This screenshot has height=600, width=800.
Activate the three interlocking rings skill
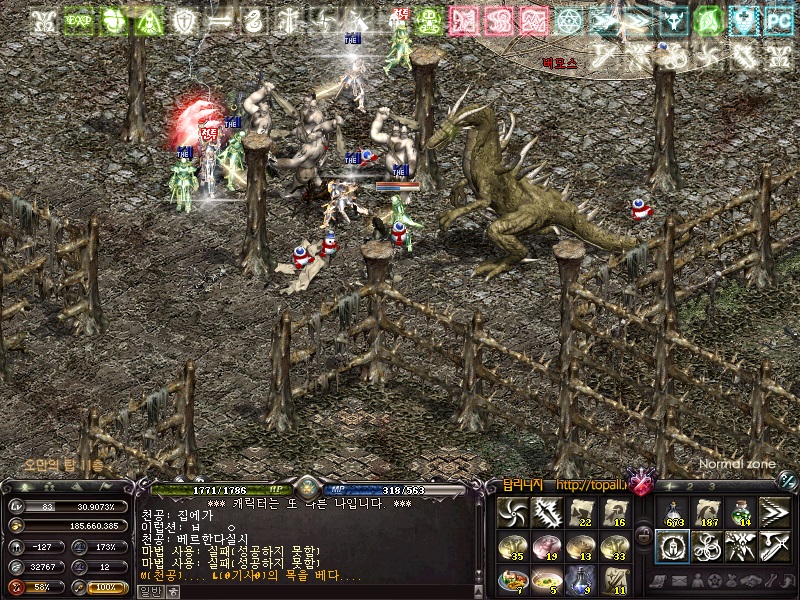point(706,546)
